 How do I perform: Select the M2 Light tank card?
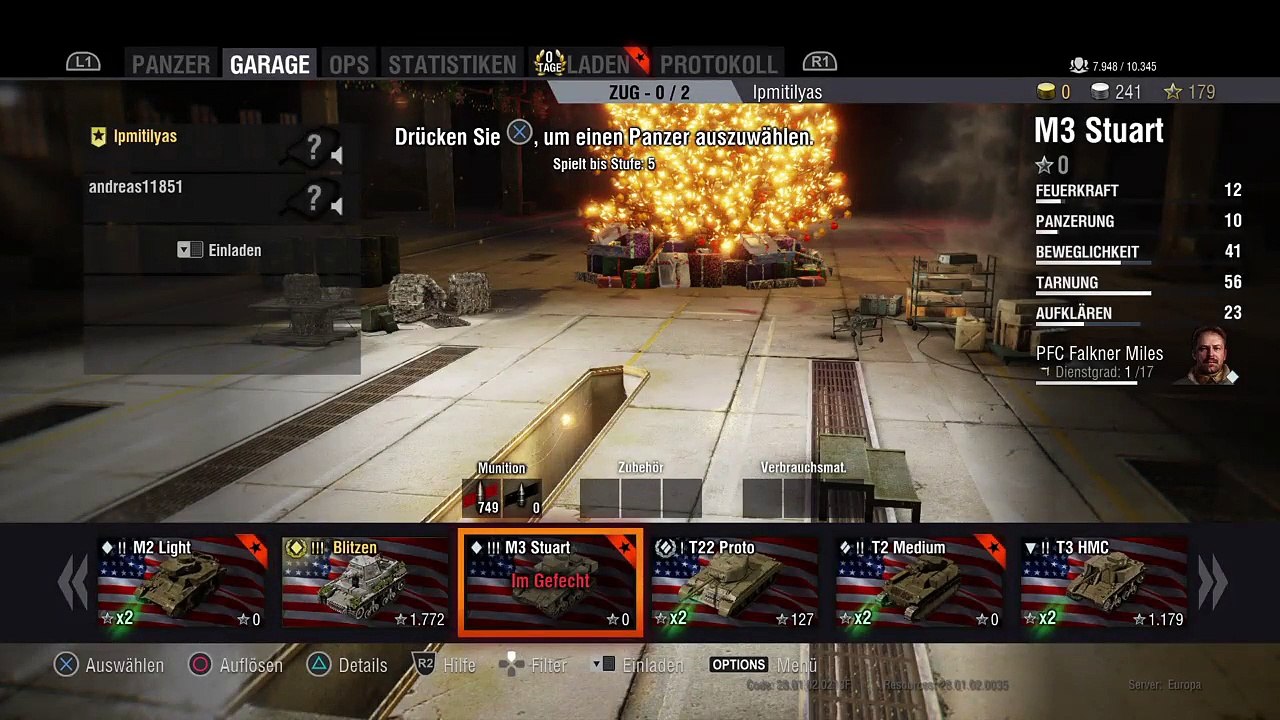click(181, 583)
